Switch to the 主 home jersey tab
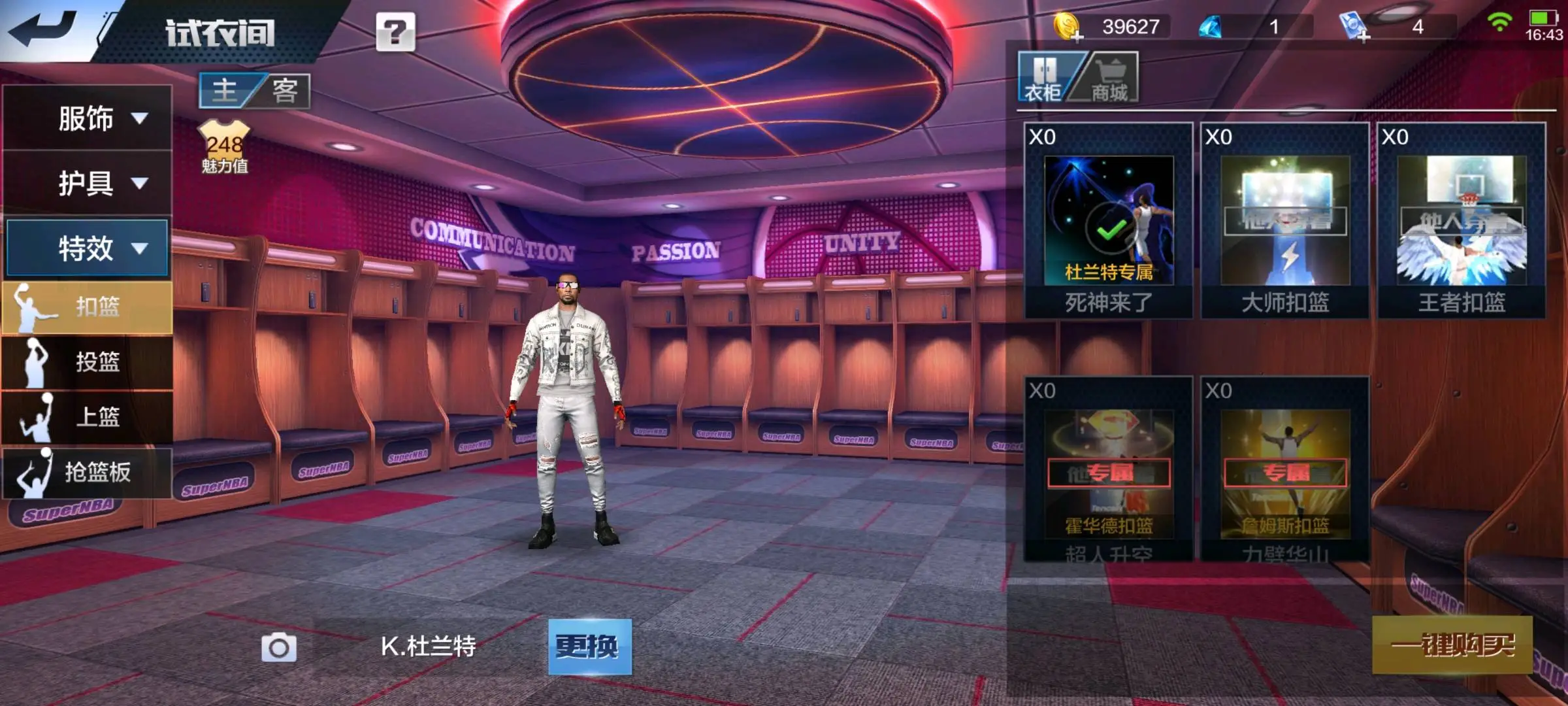1568x706 pixels. click(225, 90)
